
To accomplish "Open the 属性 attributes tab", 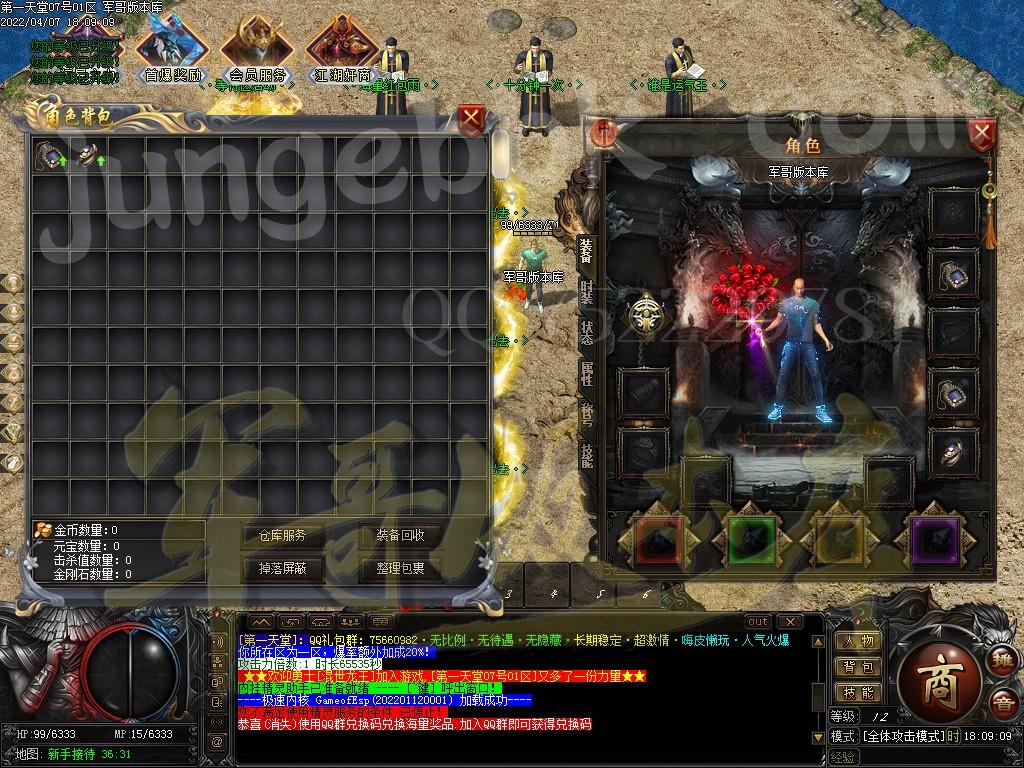I will pyautogui.click(x=587, y=374).
